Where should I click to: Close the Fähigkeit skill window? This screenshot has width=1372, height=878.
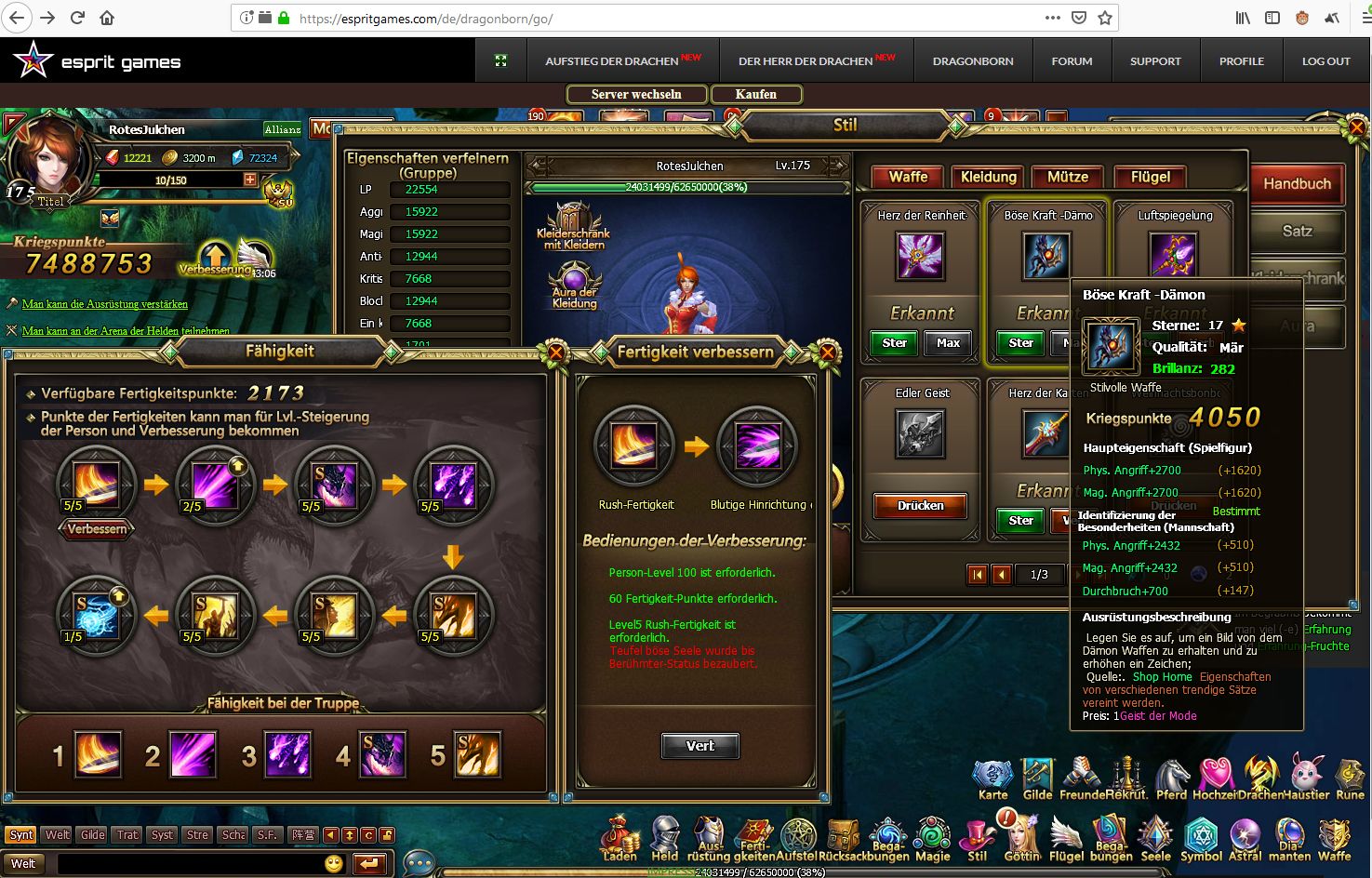555,353
